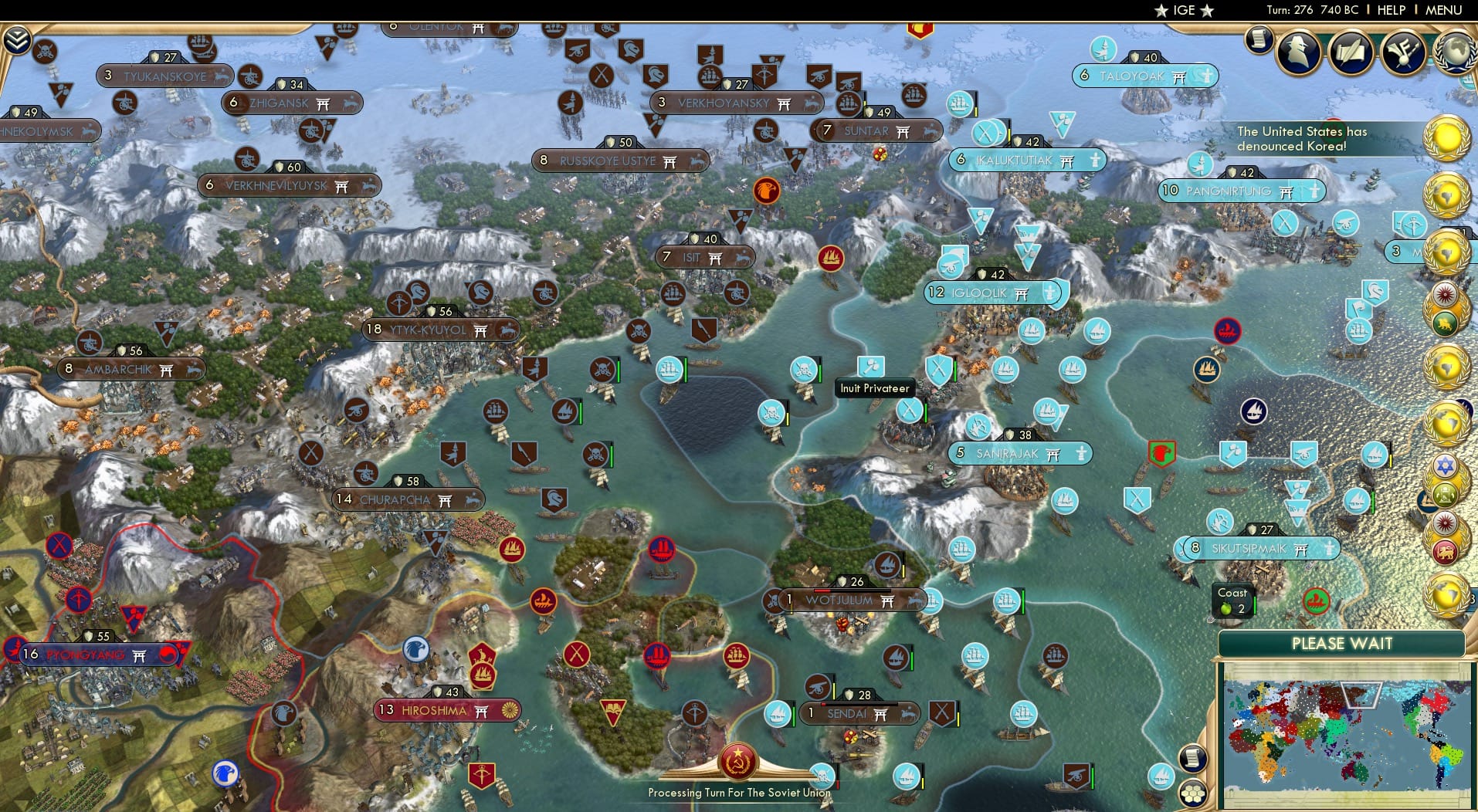The image size is (1478, 812).
Task: Click HELP in the top bar
Action: [1390, 10]
